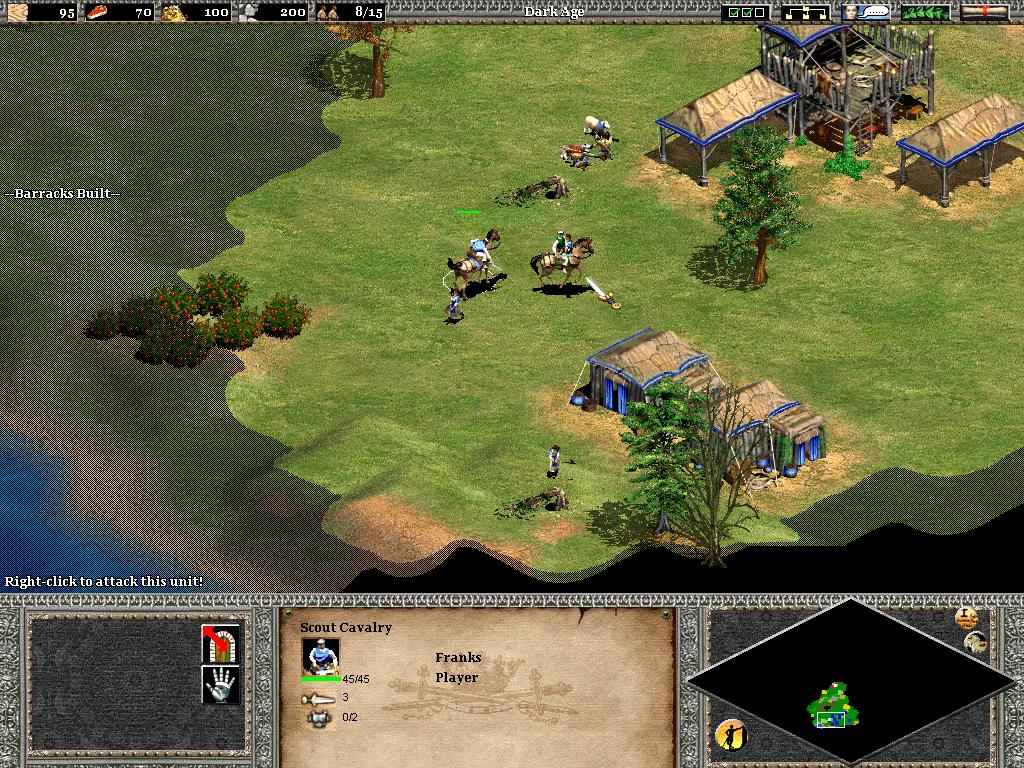Click the Ungarrison button with the red arrow
The width and height of the screenshot is (1024, 768).
pos(221,643)
